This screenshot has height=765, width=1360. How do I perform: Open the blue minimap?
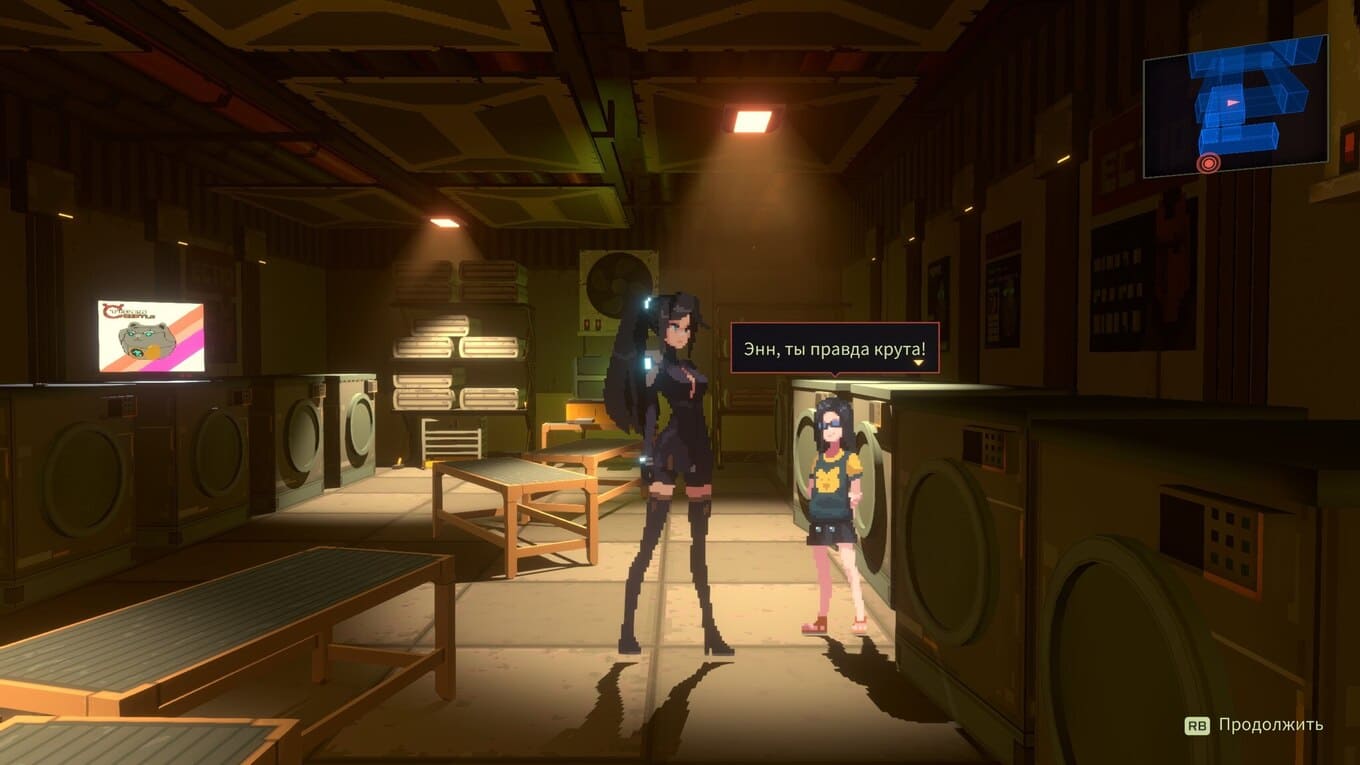1235,105
